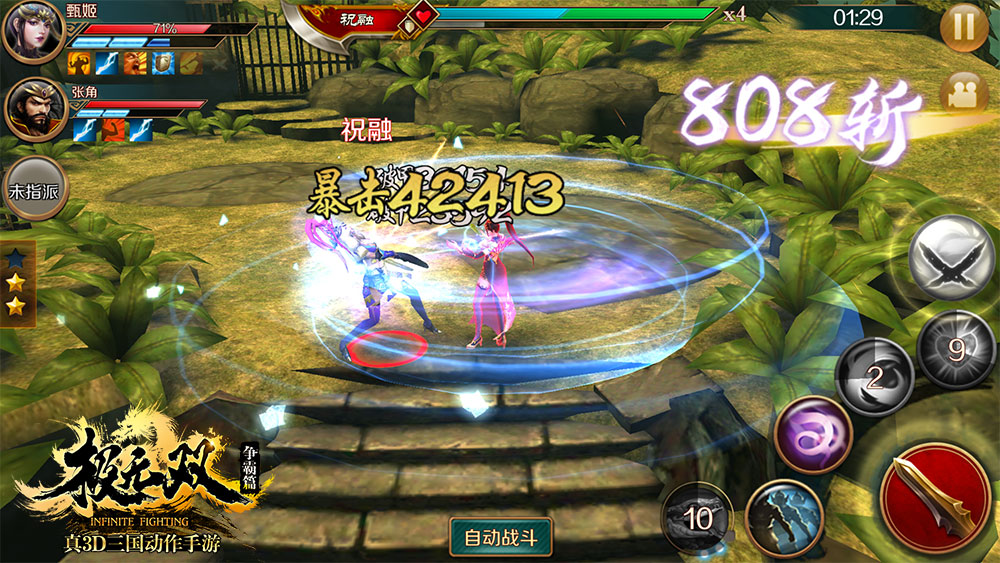Activate the crossed blades skill
1000x563 pixels.
click(x=951, y=257)
